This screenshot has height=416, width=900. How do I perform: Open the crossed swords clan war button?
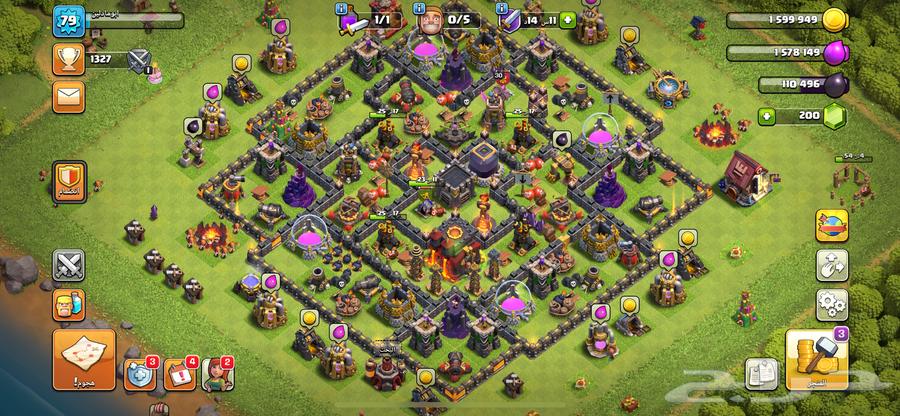point(68,265)
